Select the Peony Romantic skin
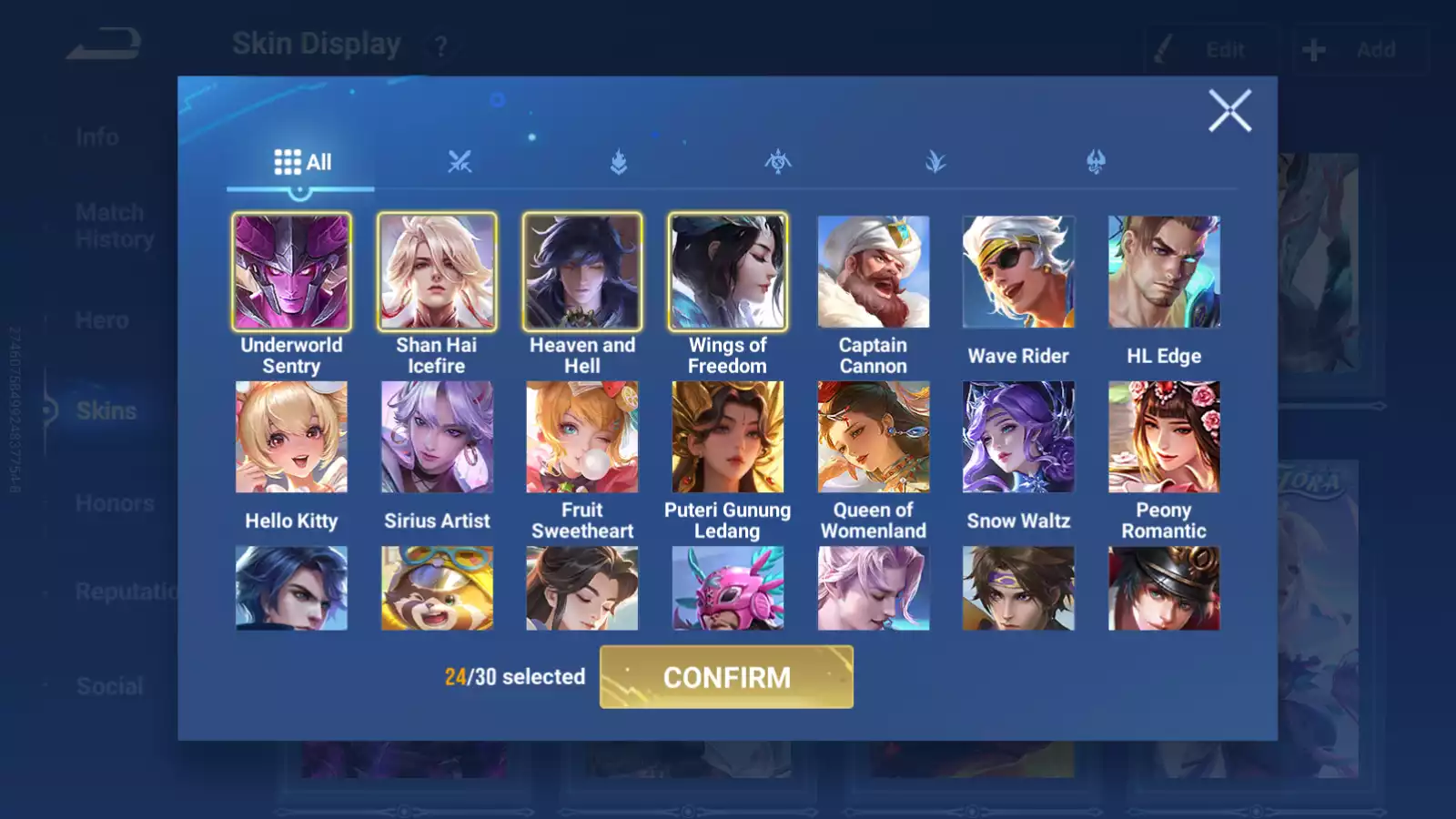Screen dimensions: 1456x819 1164,437
